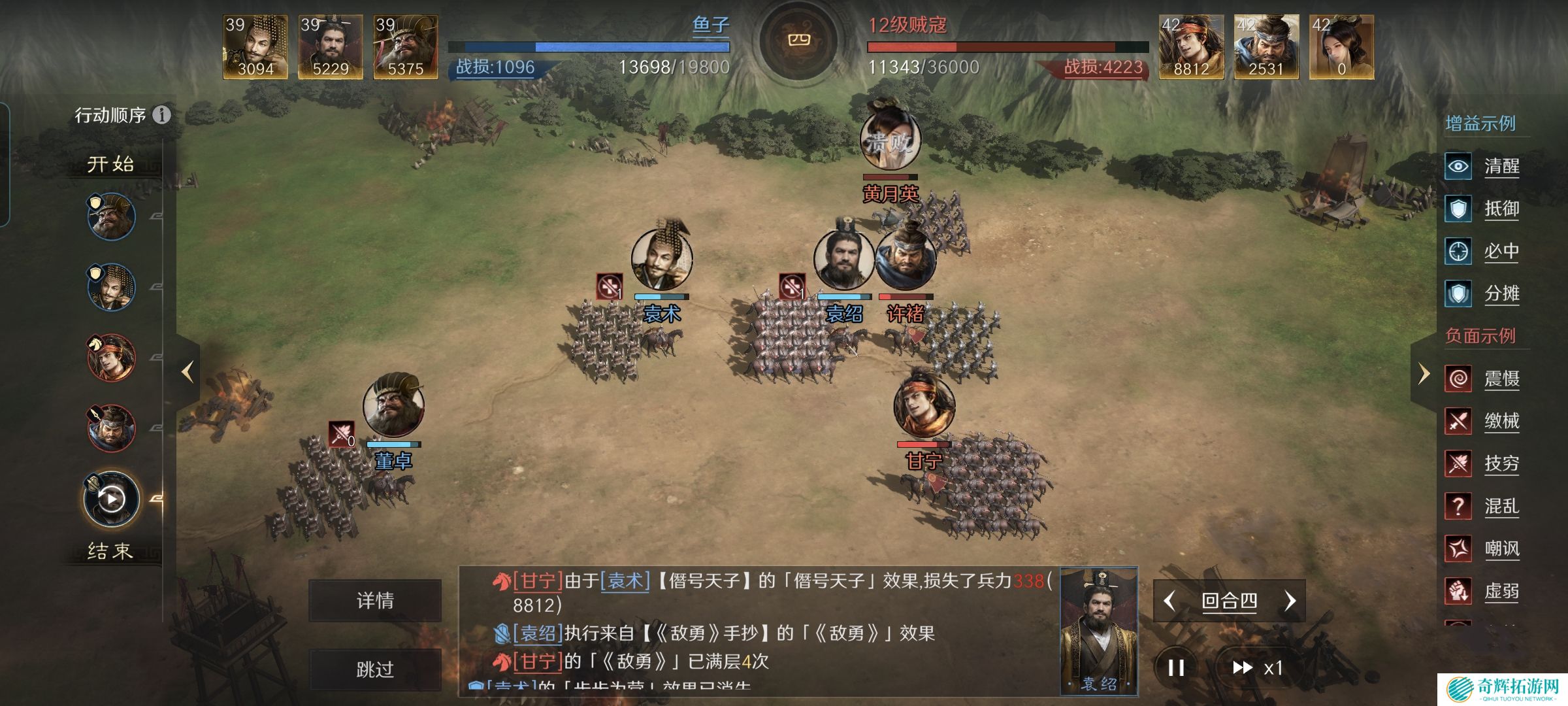Go to the previous round
The height and width of the screenshot is (706, 1568).
[1170, 601]
